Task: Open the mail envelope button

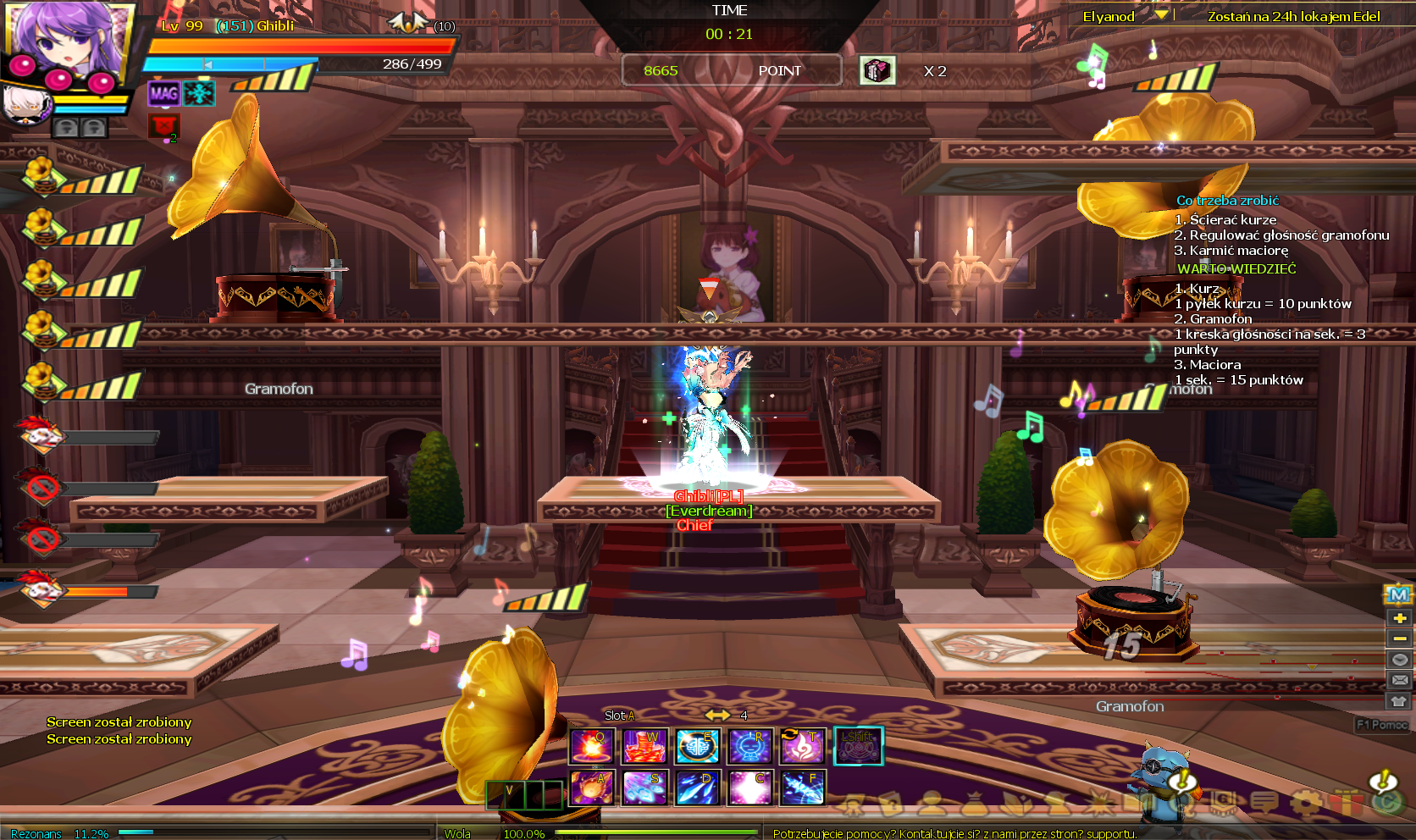Action: point(1399,680)
